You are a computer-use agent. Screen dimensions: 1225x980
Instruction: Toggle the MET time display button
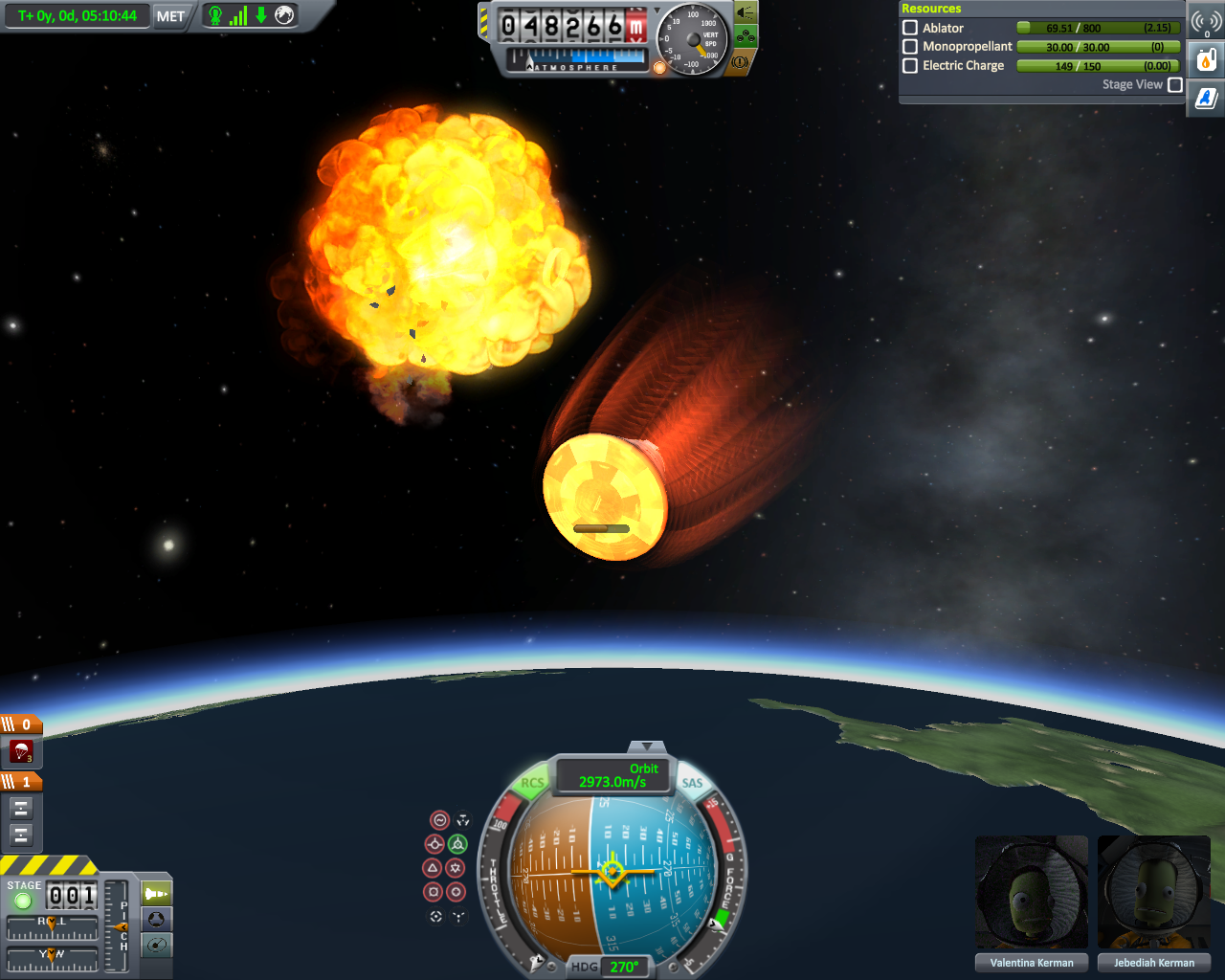point(170,16)
